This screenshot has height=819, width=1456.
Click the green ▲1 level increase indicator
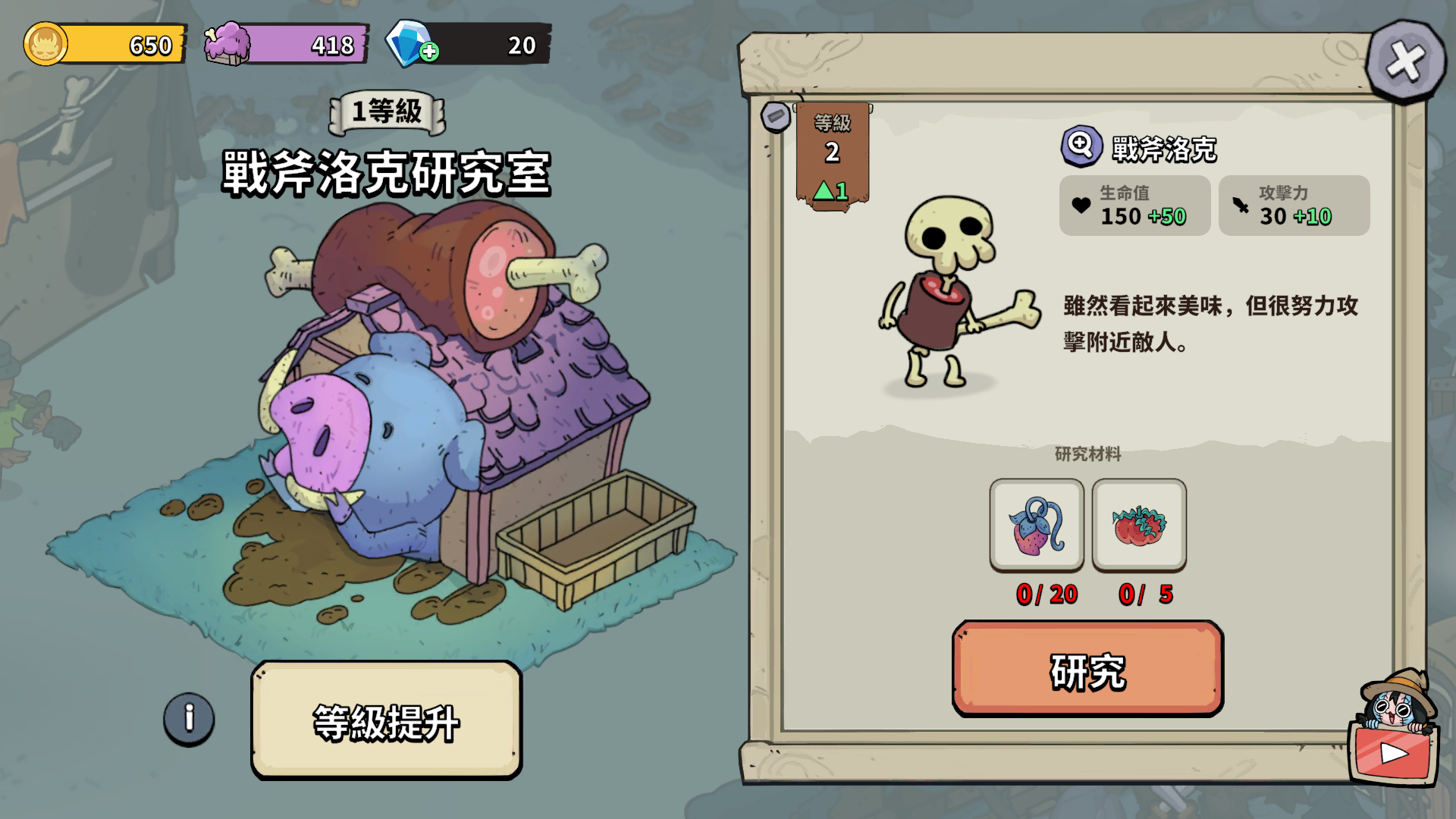point(830,192)
